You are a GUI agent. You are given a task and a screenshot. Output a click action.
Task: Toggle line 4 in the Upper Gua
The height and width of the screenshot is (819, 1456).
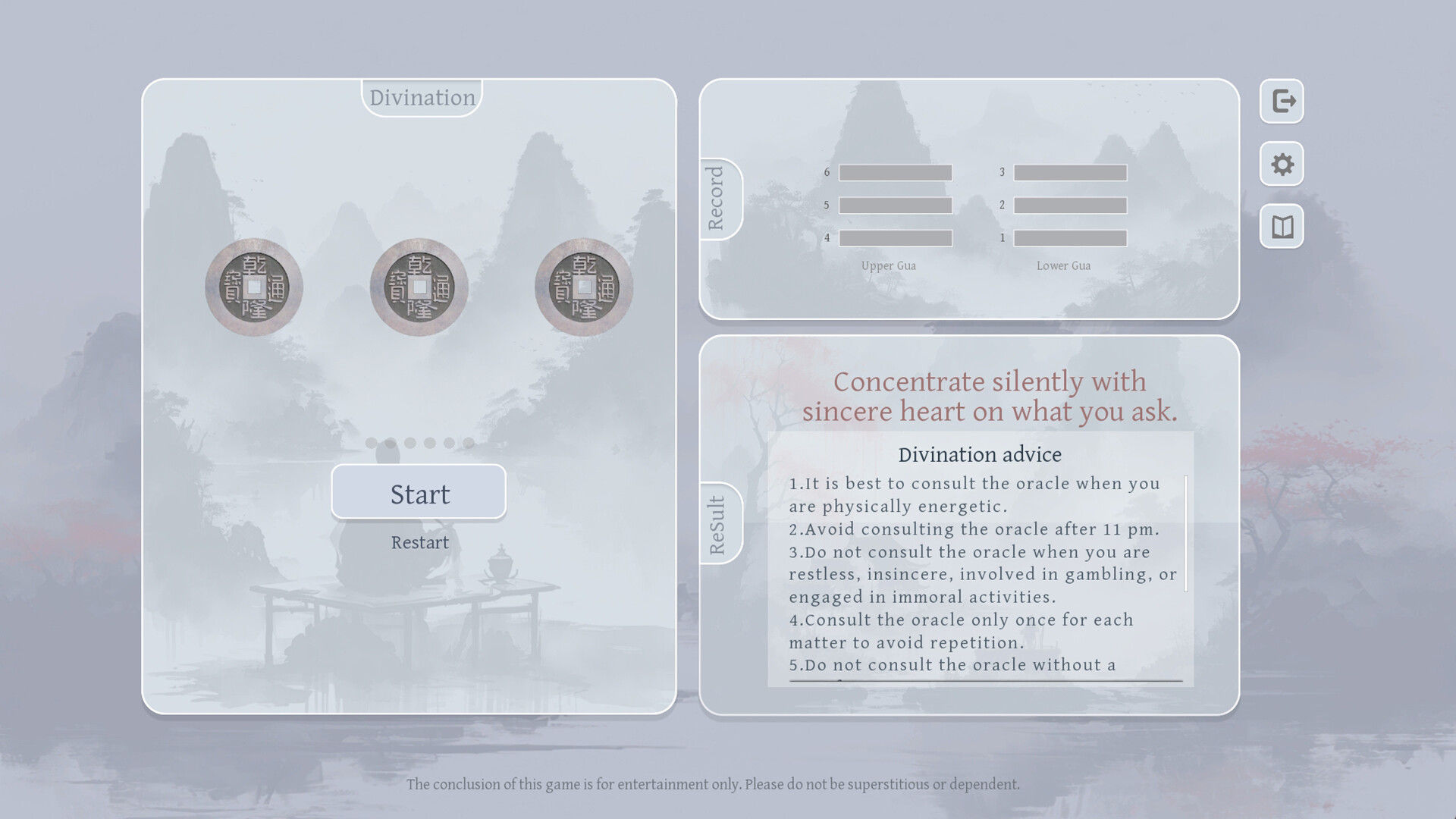pyautogui.click(x=896, y=237)
